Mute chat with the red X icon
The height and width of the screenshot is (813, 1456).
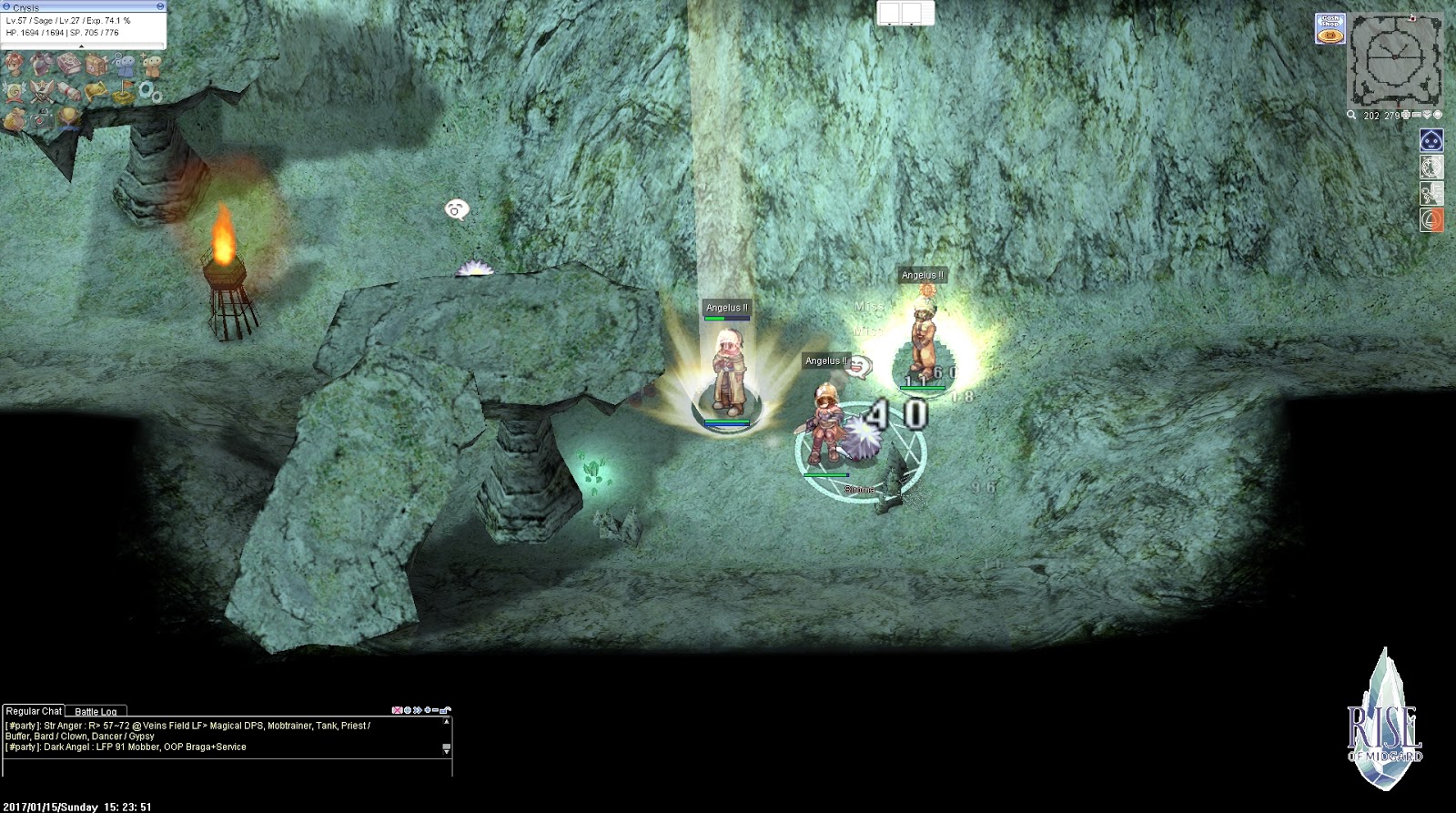[397, 710]
